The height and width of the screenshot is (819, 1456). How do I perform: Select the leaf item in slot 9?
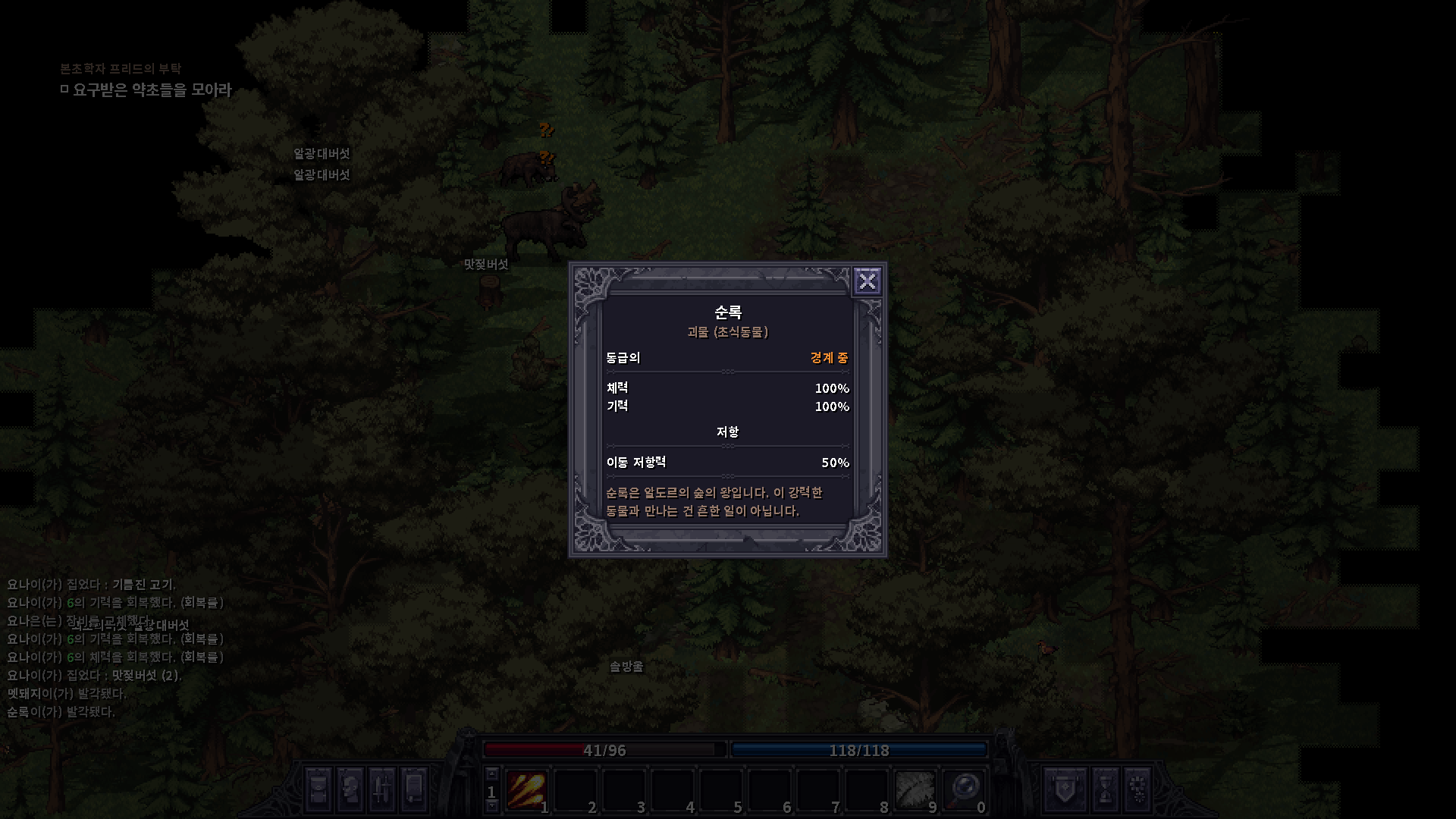(915, 790)
